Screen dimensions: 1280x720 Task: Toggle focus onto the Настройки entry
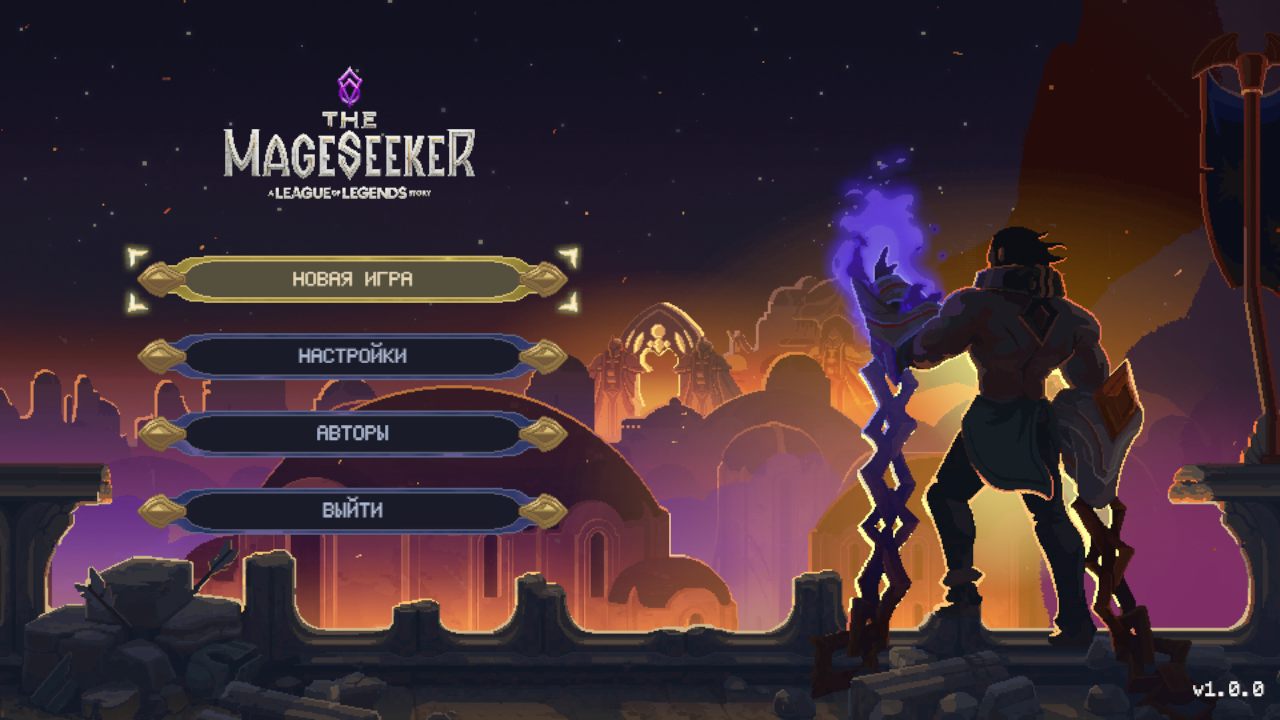tap(355, 357)
